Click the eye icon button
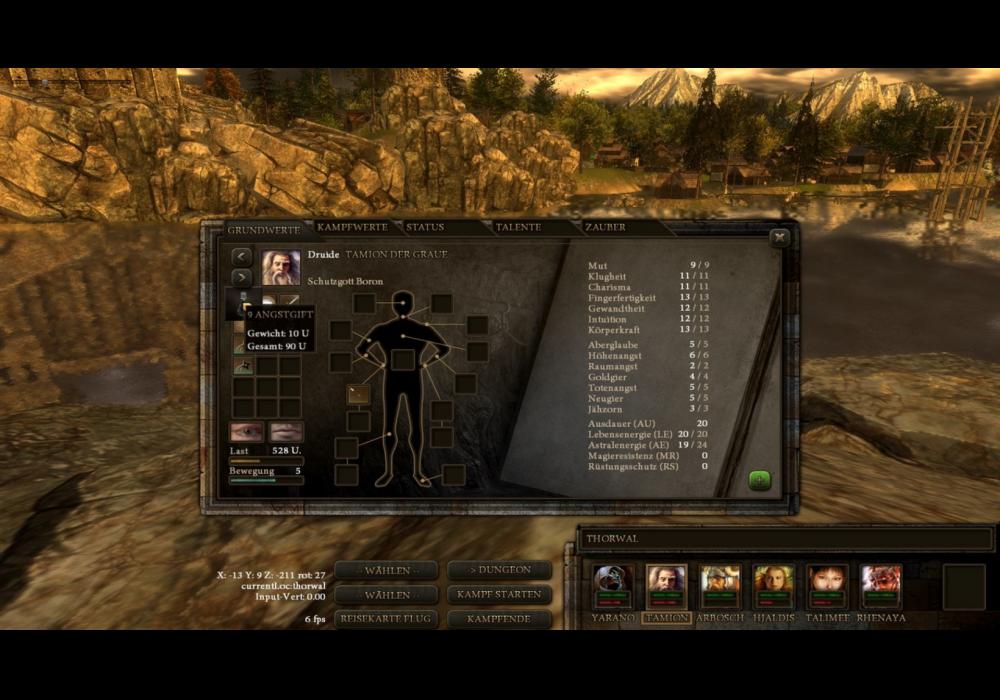Viewport: 1000px width, 700px height. point(247,432)
